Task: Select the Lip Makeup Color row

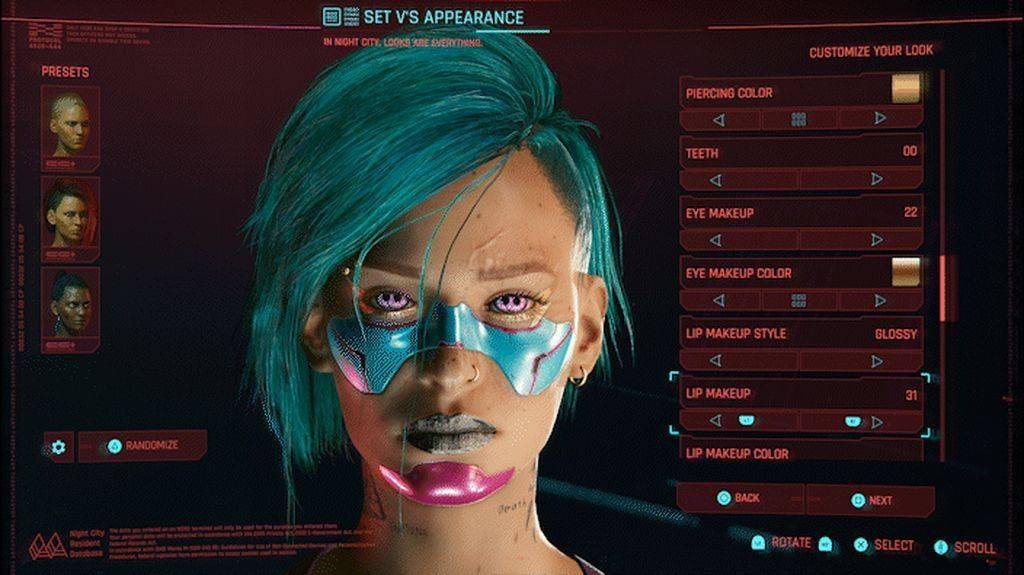Action: pos(800,454)
